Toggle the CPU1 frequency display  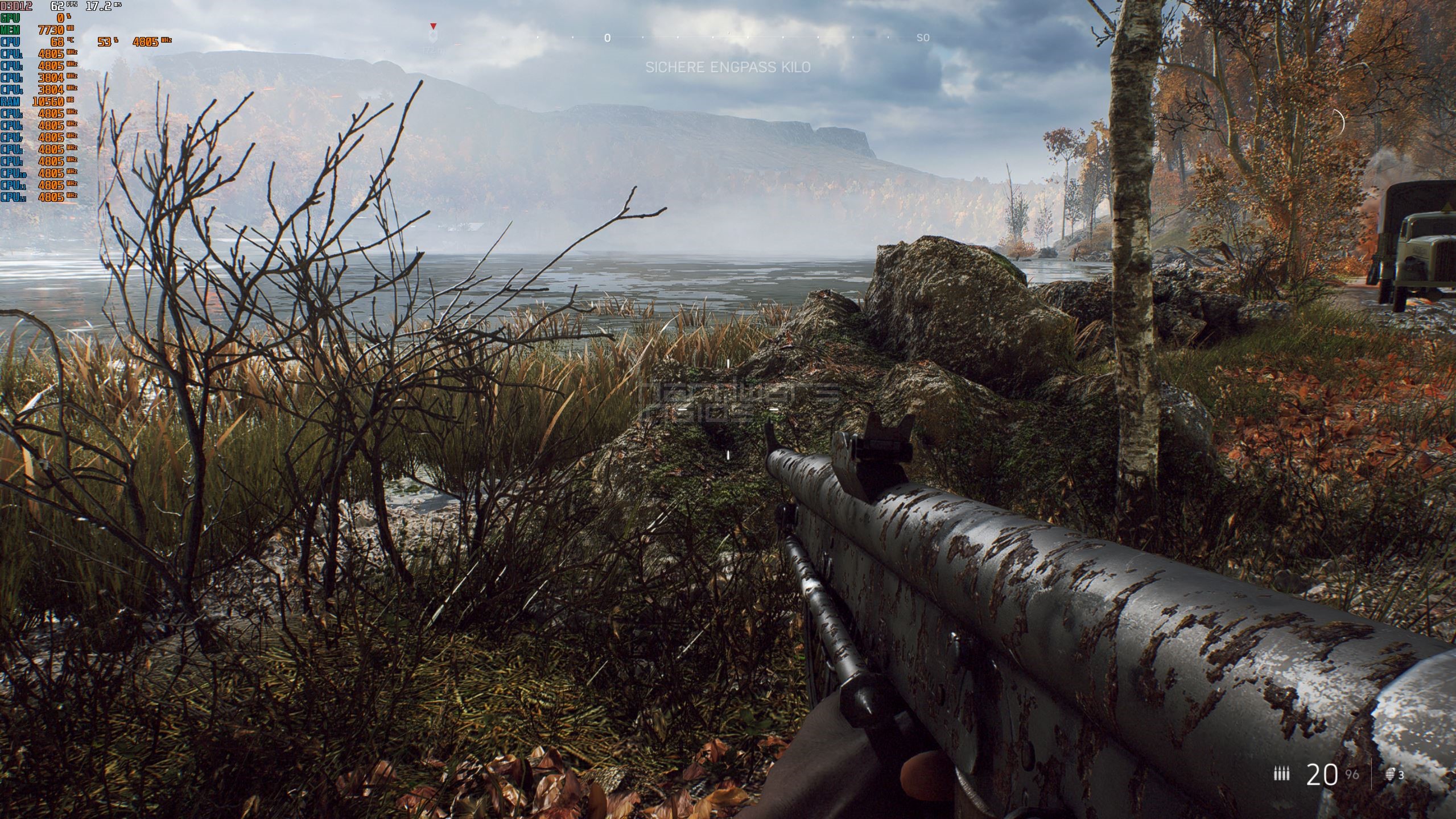[50, 53]
